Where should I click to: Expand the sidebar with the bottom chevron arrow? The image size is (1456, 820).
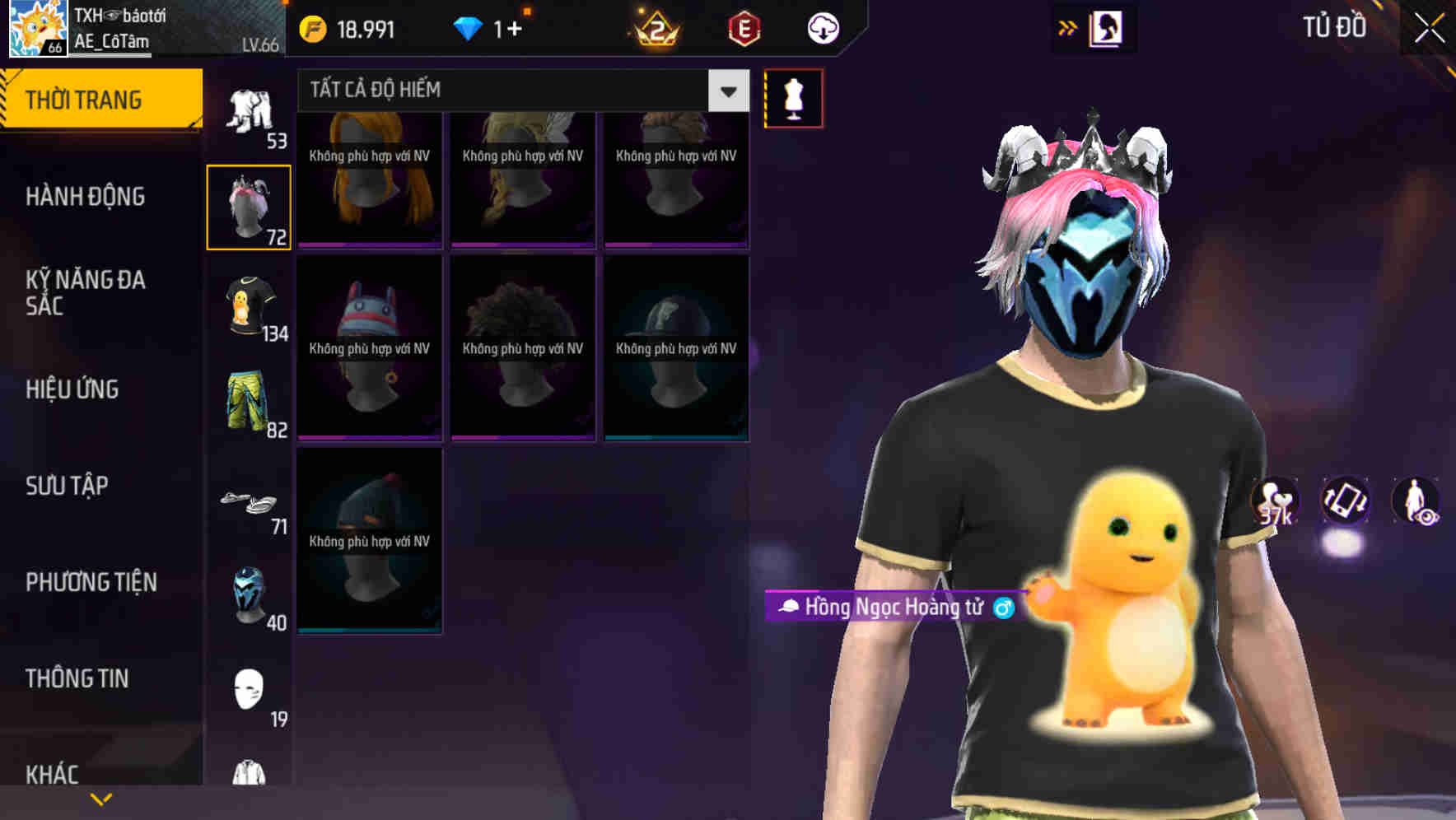[x=100, y=797]
